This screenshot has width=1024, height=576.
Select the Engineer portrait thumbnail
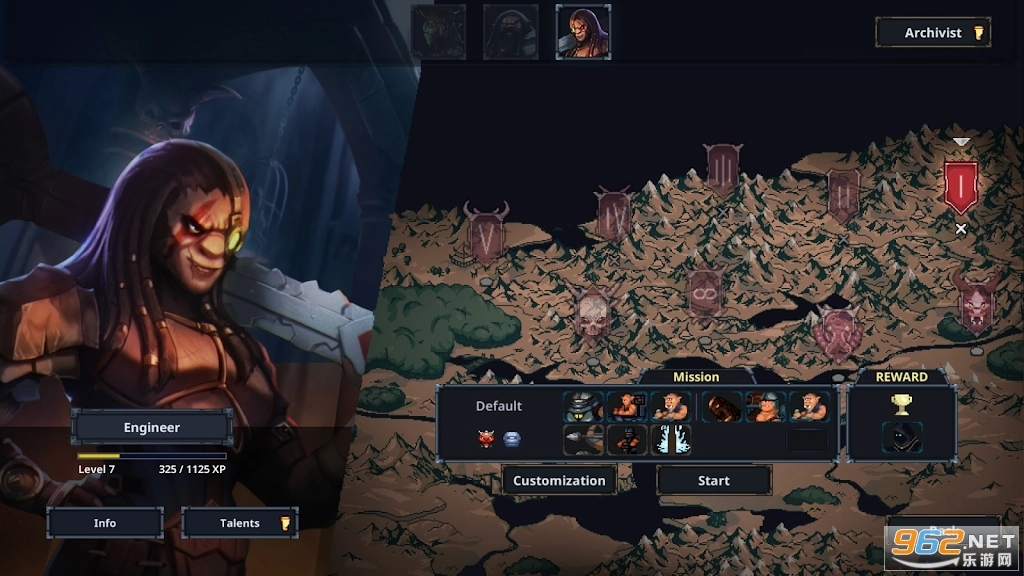click(582, 32)
